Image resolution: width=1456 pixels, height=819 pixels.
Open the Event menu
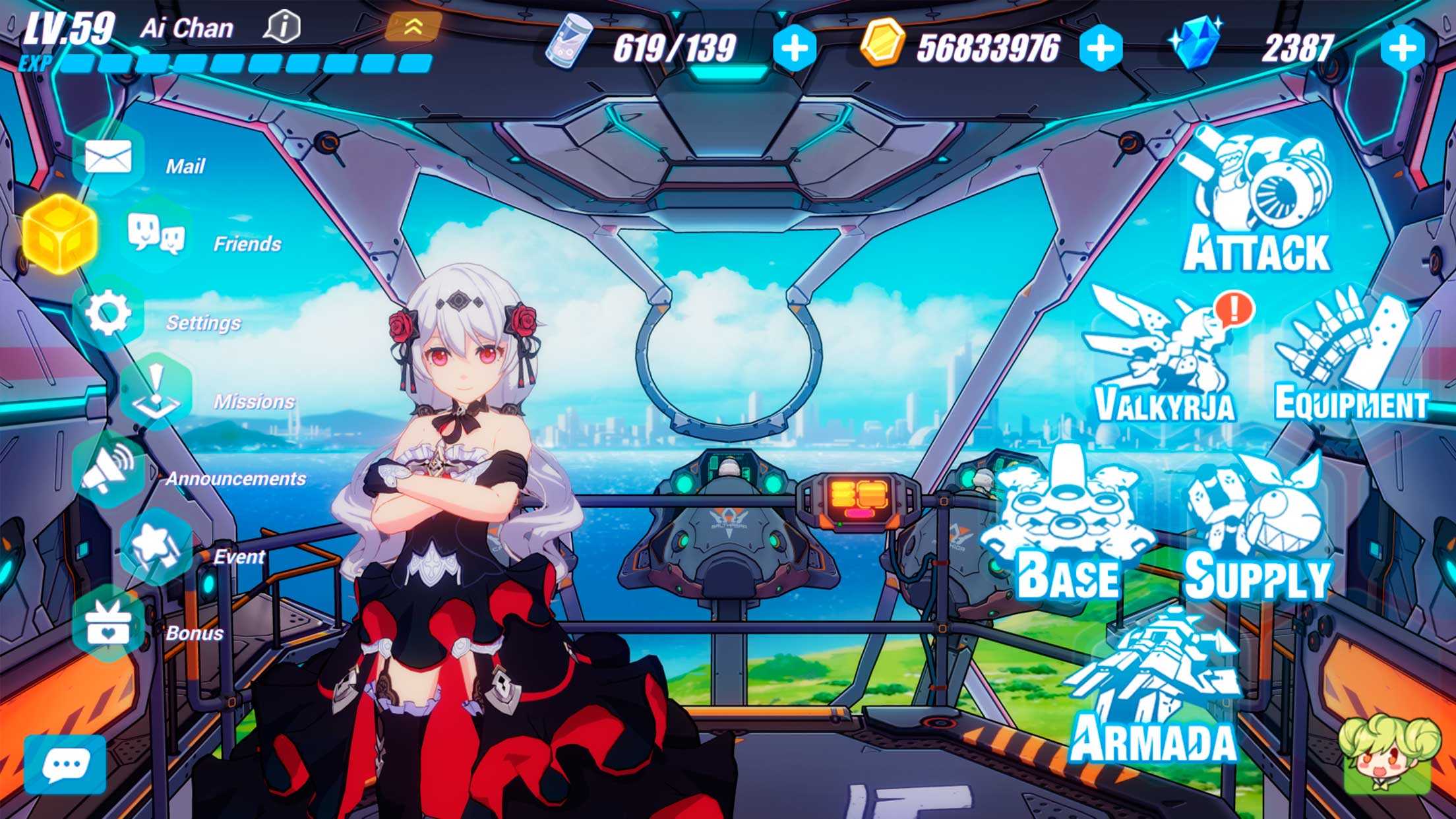tap(156, 547)
